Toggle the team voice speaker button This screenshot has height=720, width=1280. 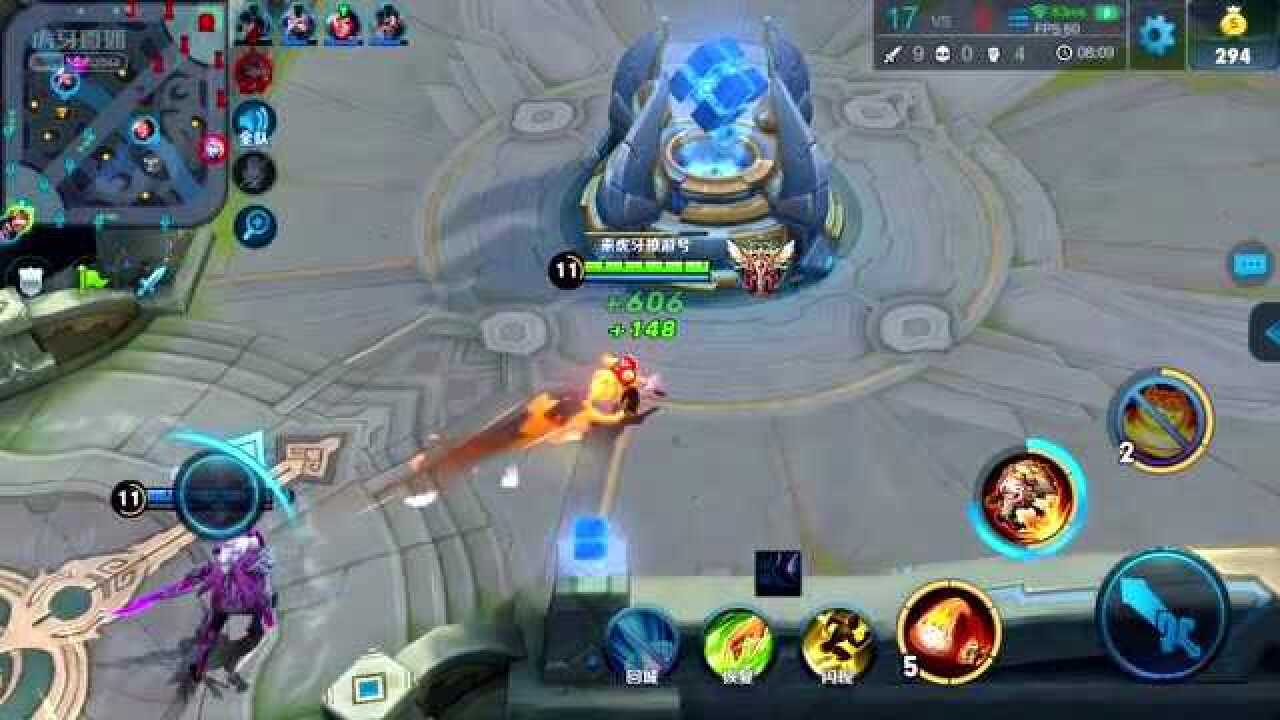pos(254,123)
